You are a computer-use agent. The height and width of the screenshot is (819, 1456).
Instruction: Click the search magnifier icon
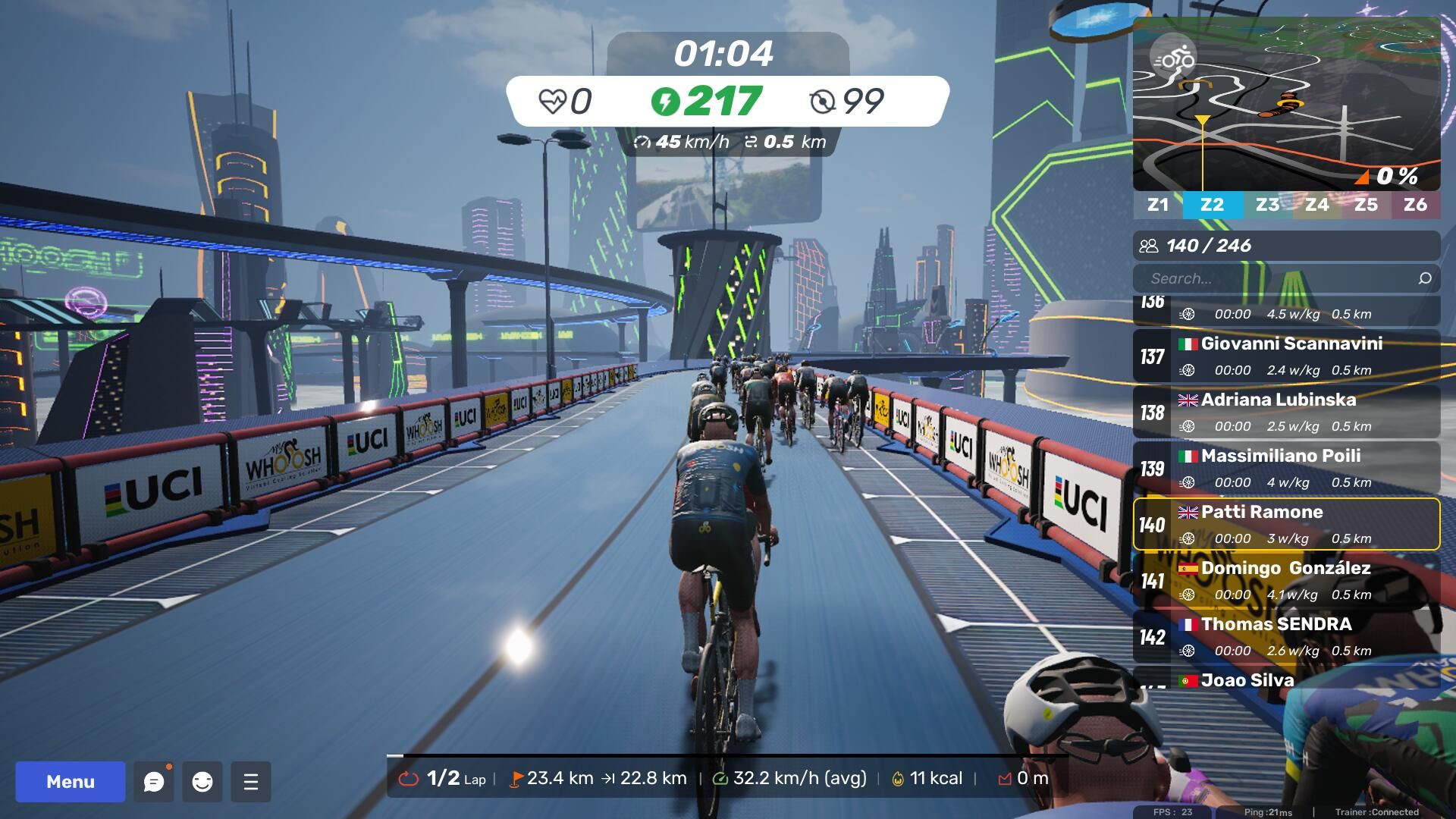[x=1425, y=278]
